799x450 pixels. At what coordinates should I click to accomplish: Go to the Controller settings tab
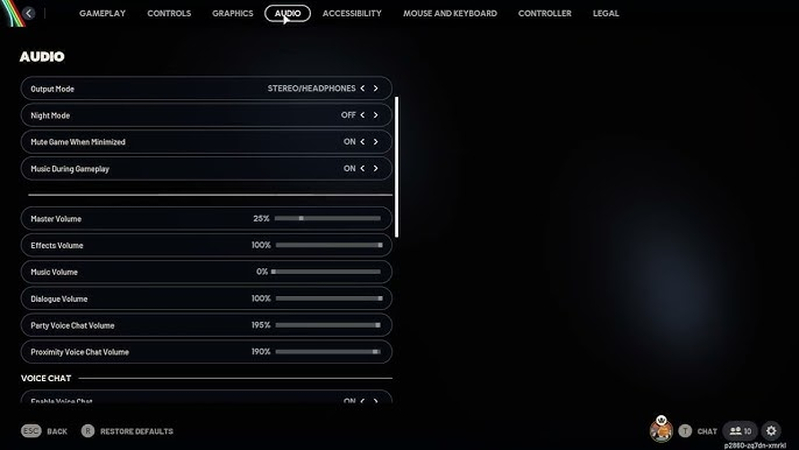pyautogui.click(x=545, y=14)
